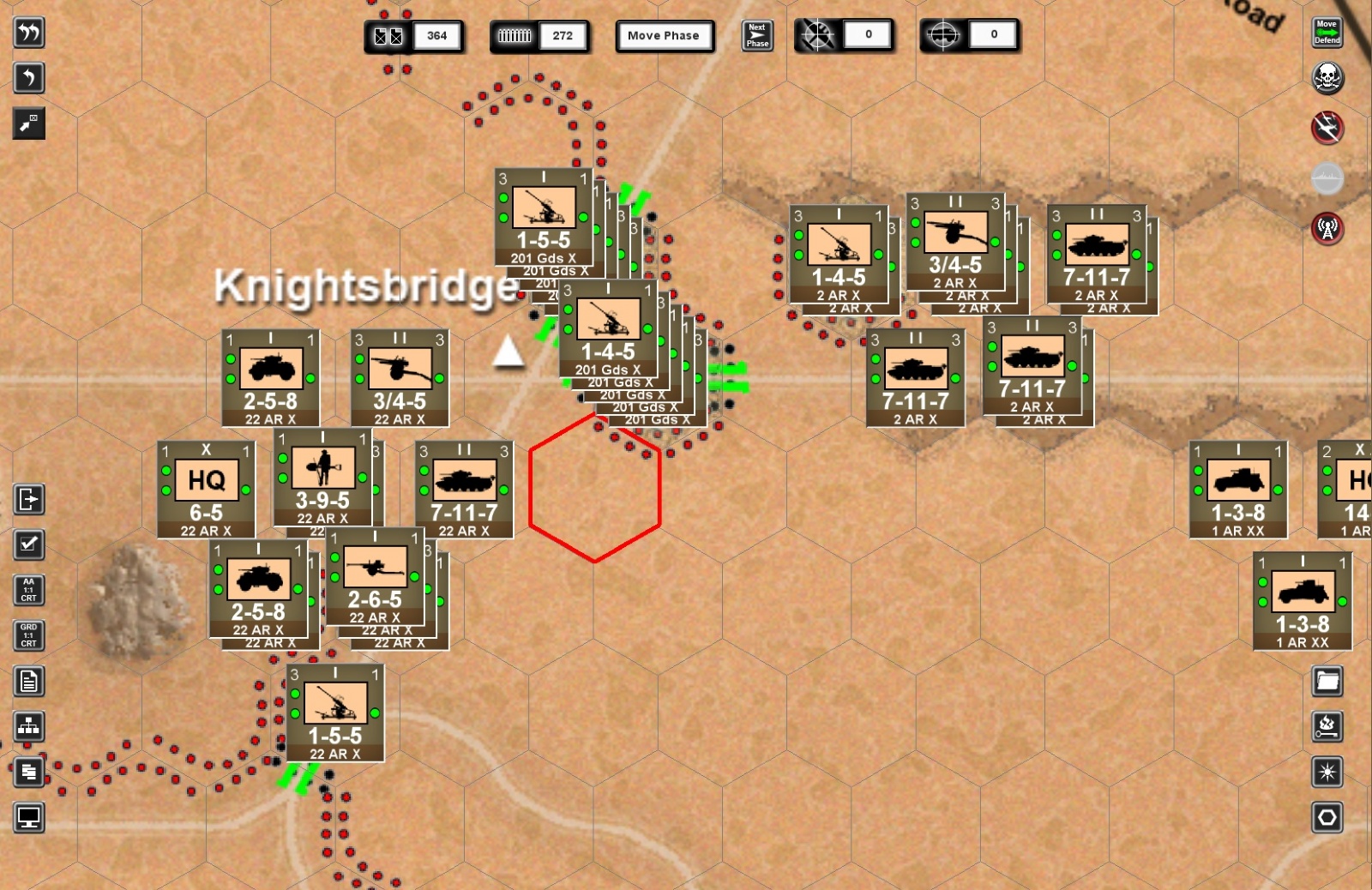Toggle the Move/Defend mode button
Viewport: 1372px width, 890px height.
(x=1327, y=33)
